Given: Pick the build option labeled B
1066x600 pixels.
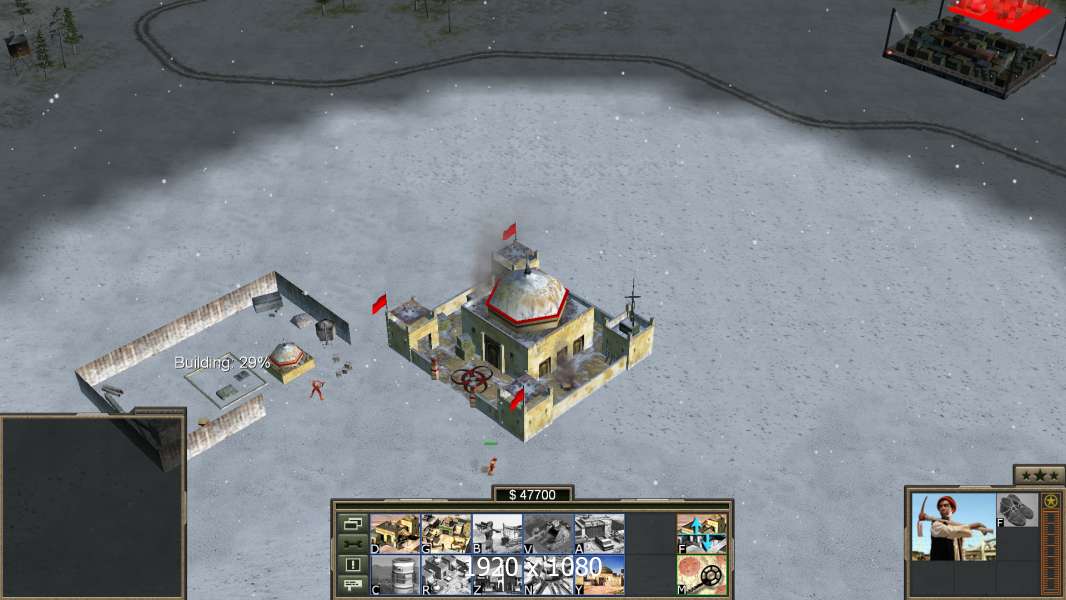Looking at the screenshot, I should coord(497,533).
